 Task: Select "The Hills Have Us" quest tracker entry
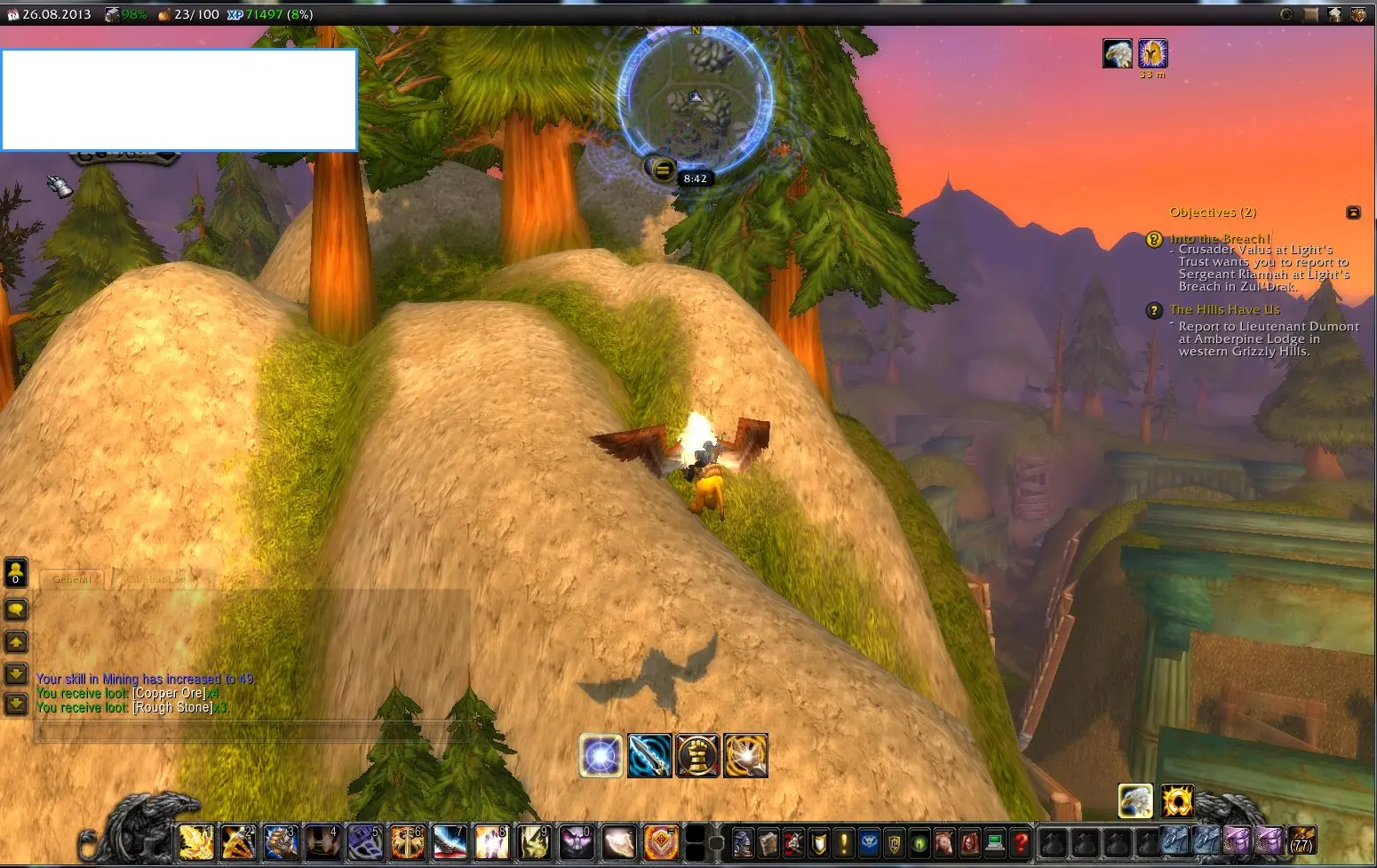click(x=1224, y=309)
